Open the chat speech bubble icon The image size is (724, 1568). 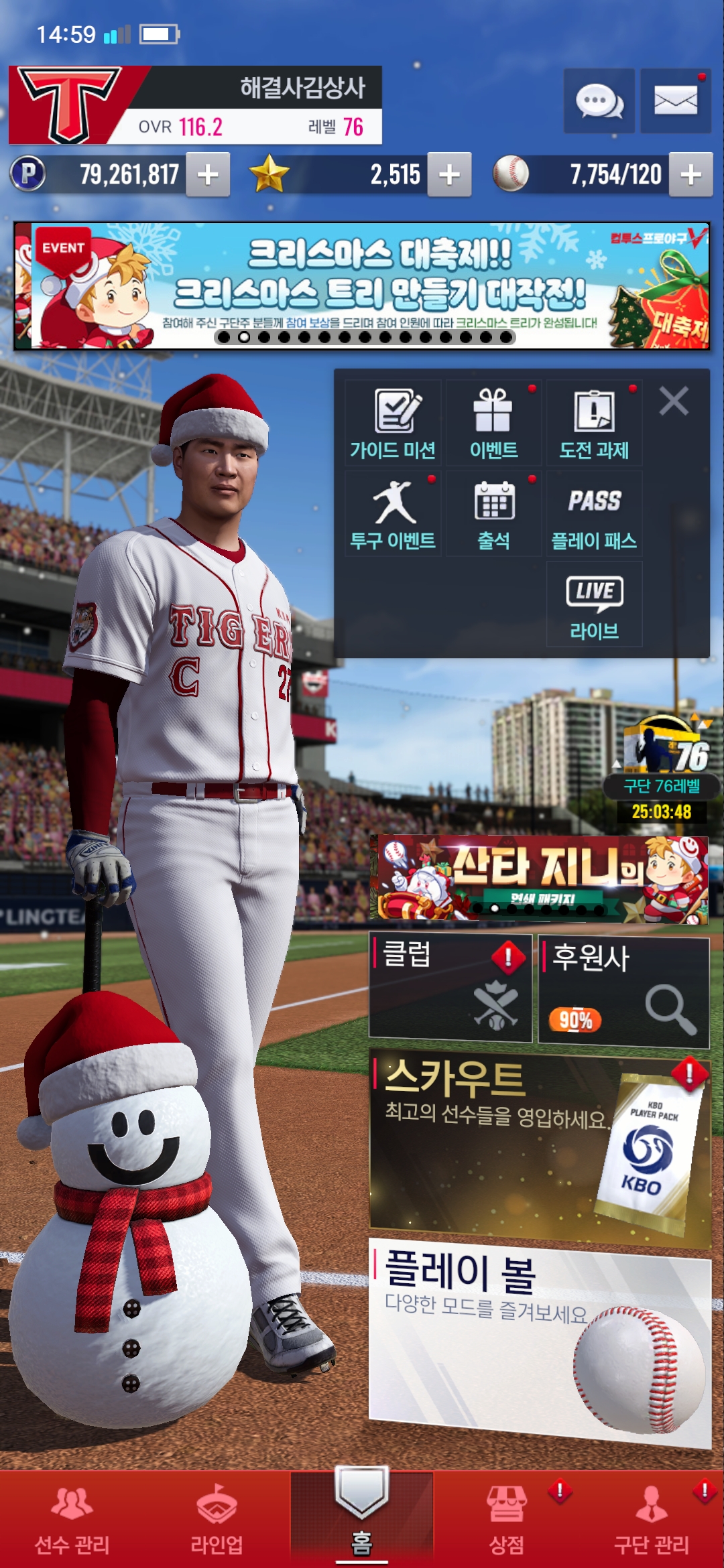[599, 101]
